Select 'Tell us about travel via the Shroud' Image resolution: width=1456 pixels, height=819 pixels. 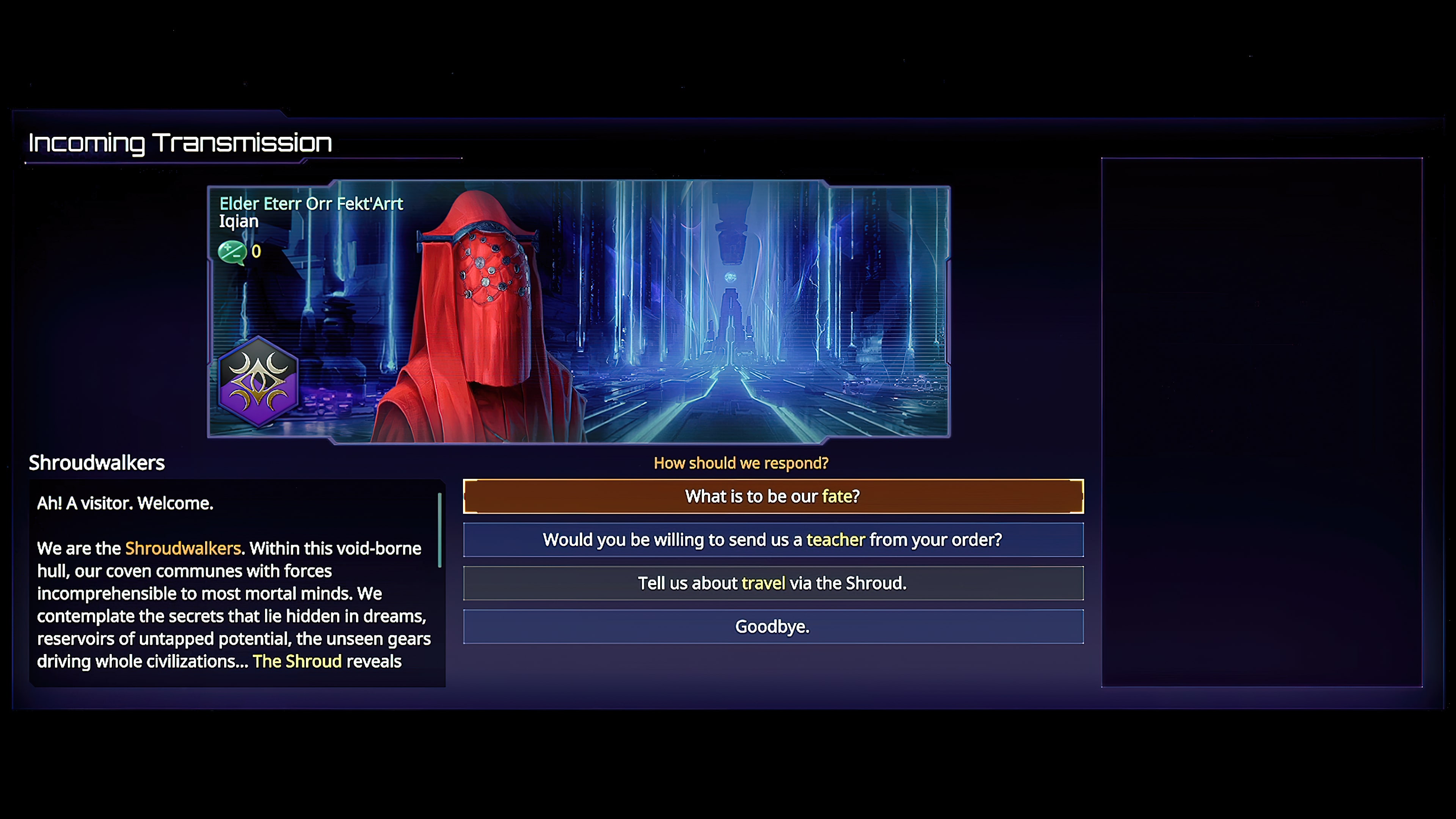(x=772, y=583)
